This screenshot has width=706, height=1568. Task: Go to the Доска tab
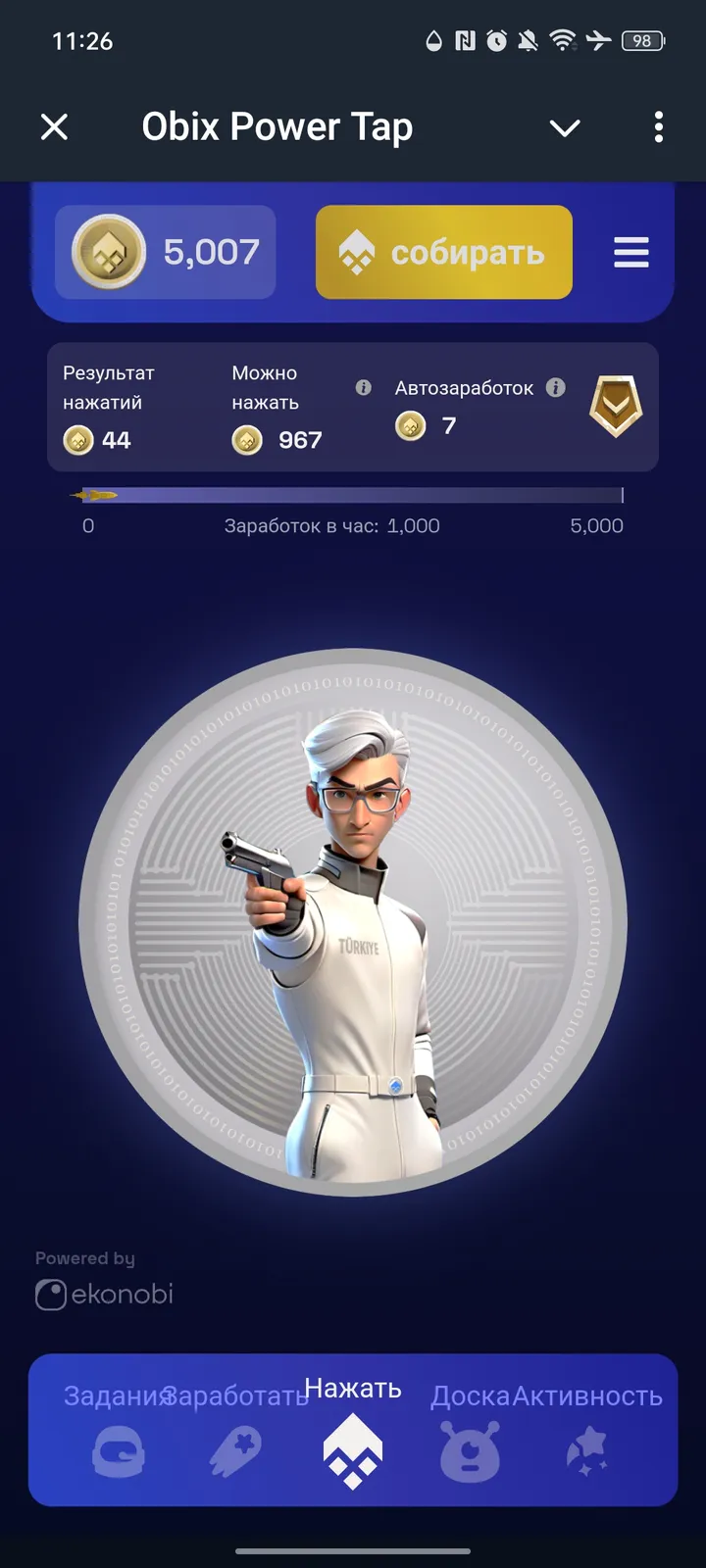[471, 1431]
